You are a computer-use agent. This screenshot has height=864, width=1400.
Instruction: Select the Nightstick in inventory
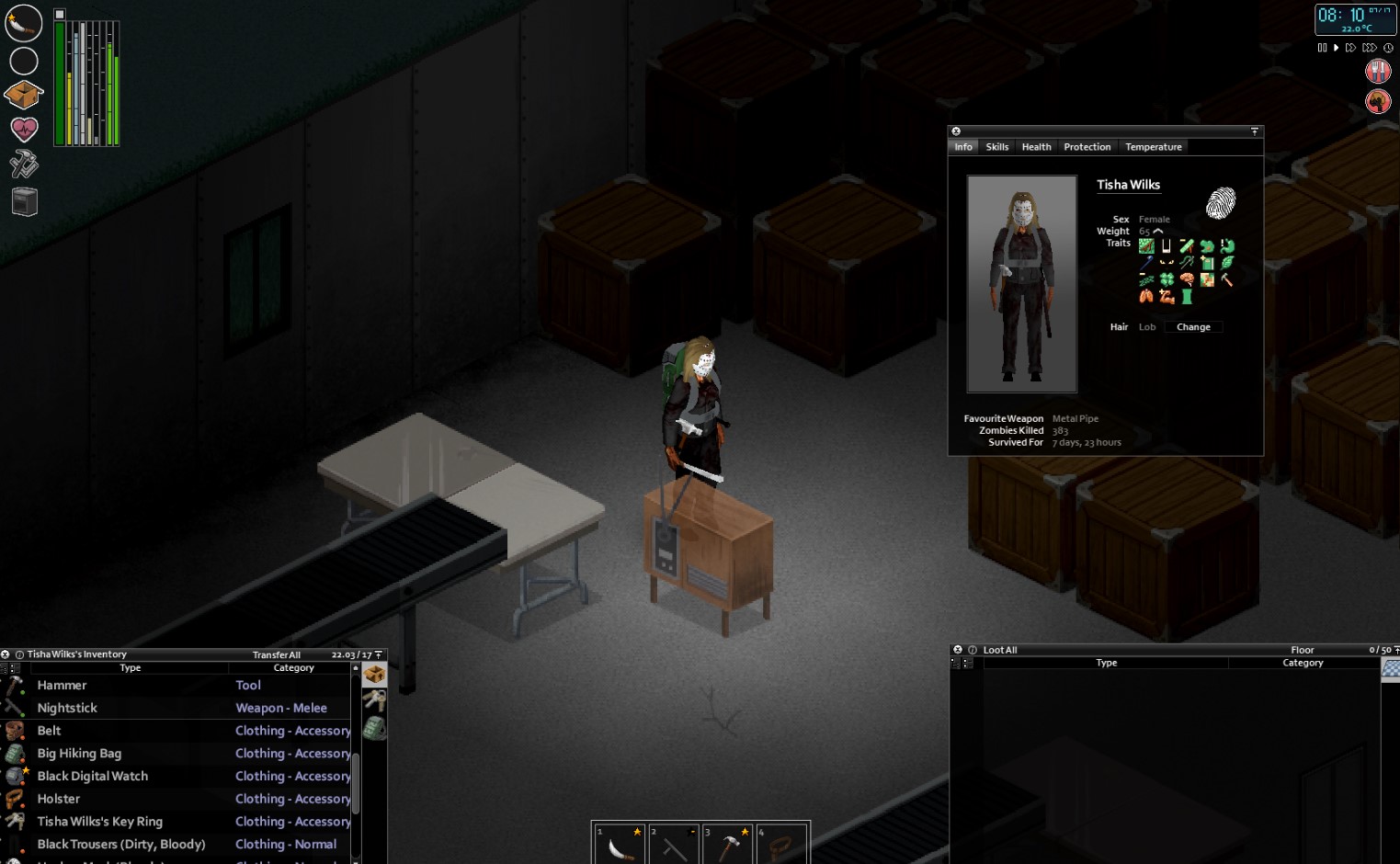point(67,708)
